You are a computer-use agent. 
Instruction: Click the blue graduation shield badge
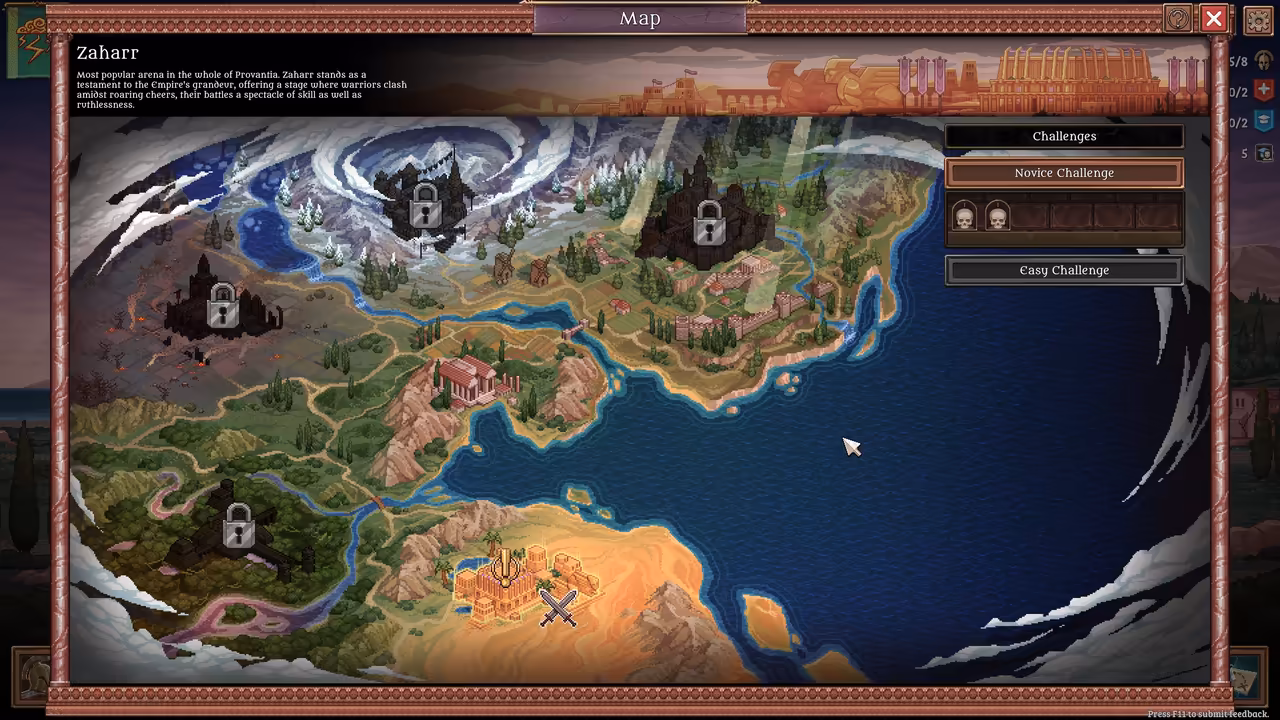tap(1263, 121)
